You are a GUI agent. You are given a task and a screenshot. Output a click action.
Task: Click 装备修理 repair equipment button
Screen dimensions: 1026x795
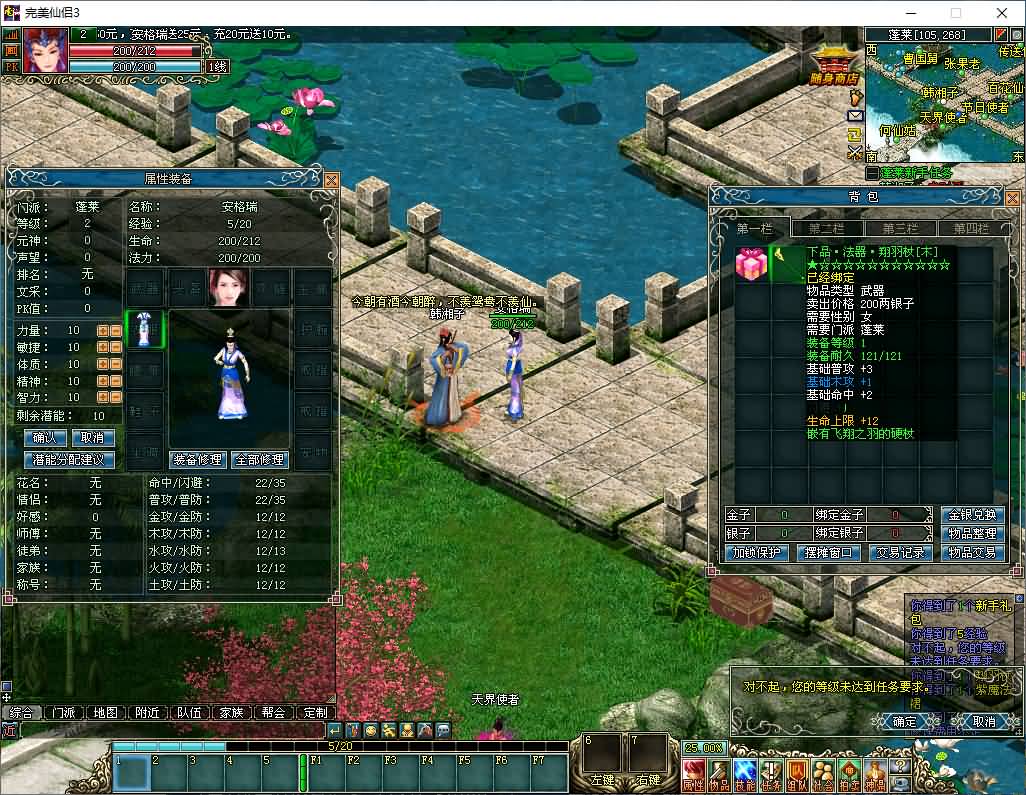pos(197,460)
